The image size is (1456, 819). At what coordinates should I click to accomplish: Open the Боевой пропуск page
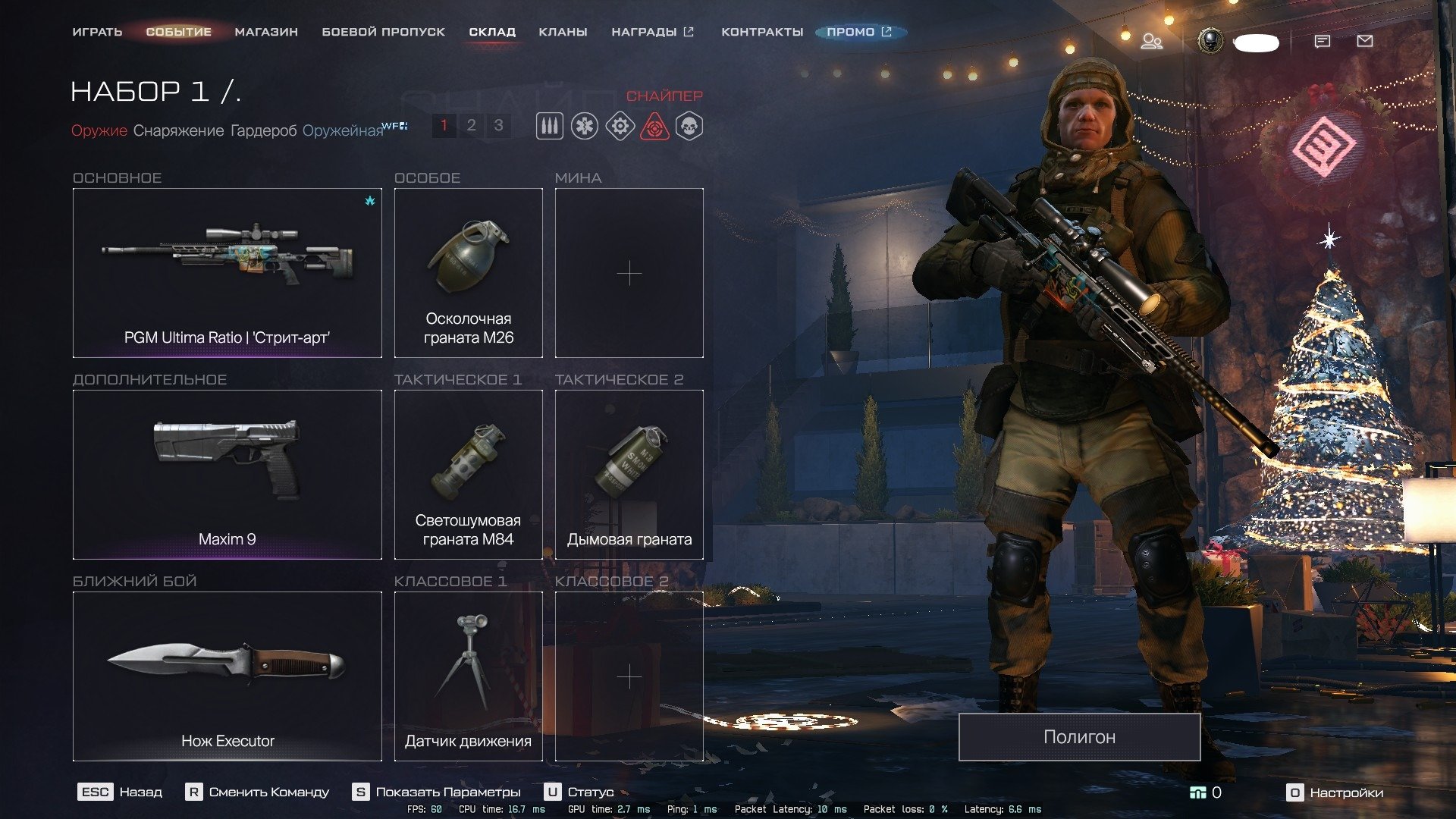(383, 32)
